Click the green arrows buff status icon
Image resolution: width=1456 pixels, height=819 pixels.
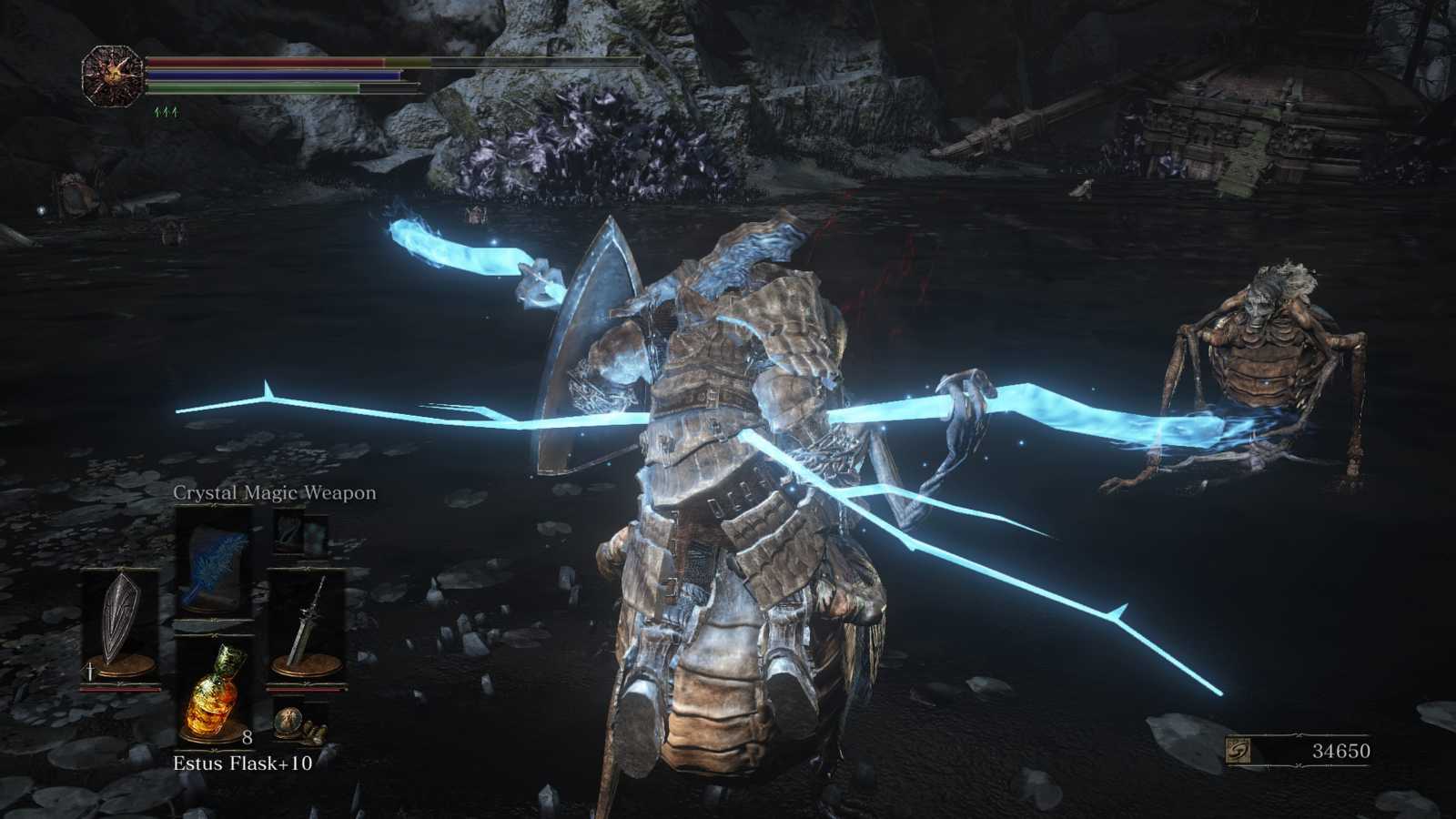coord(166,112)
